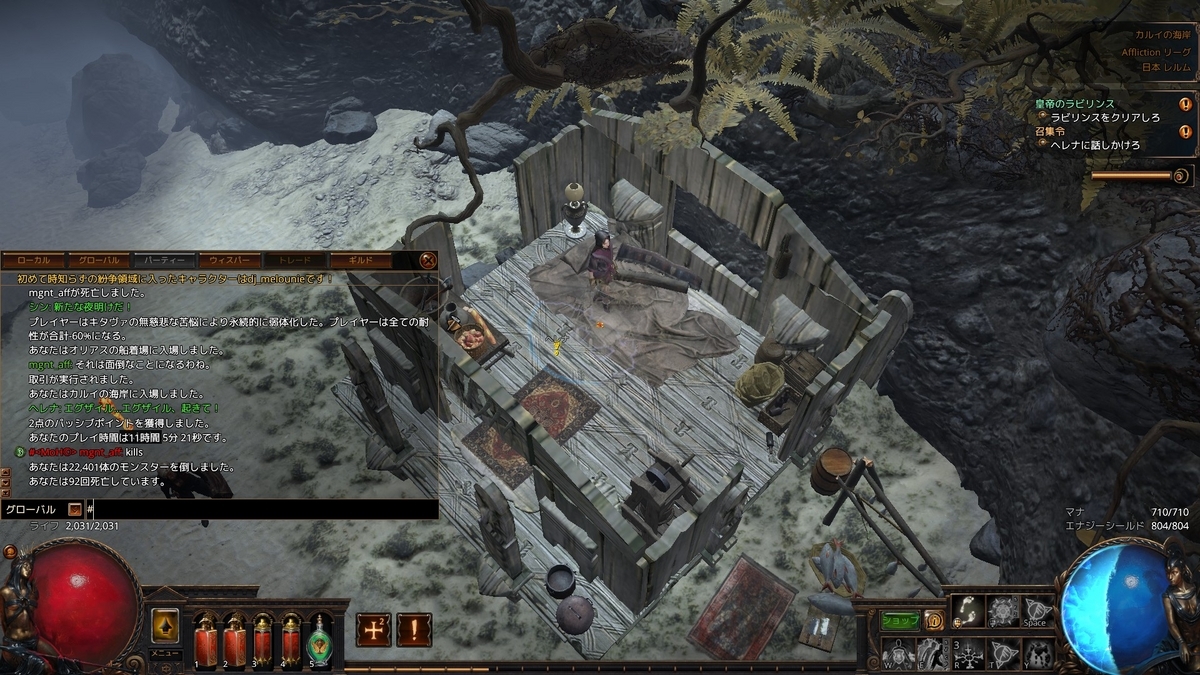Open passive skill points plus icon
Viewport: 1200px width, 675px height.
[x=373, y=629]
